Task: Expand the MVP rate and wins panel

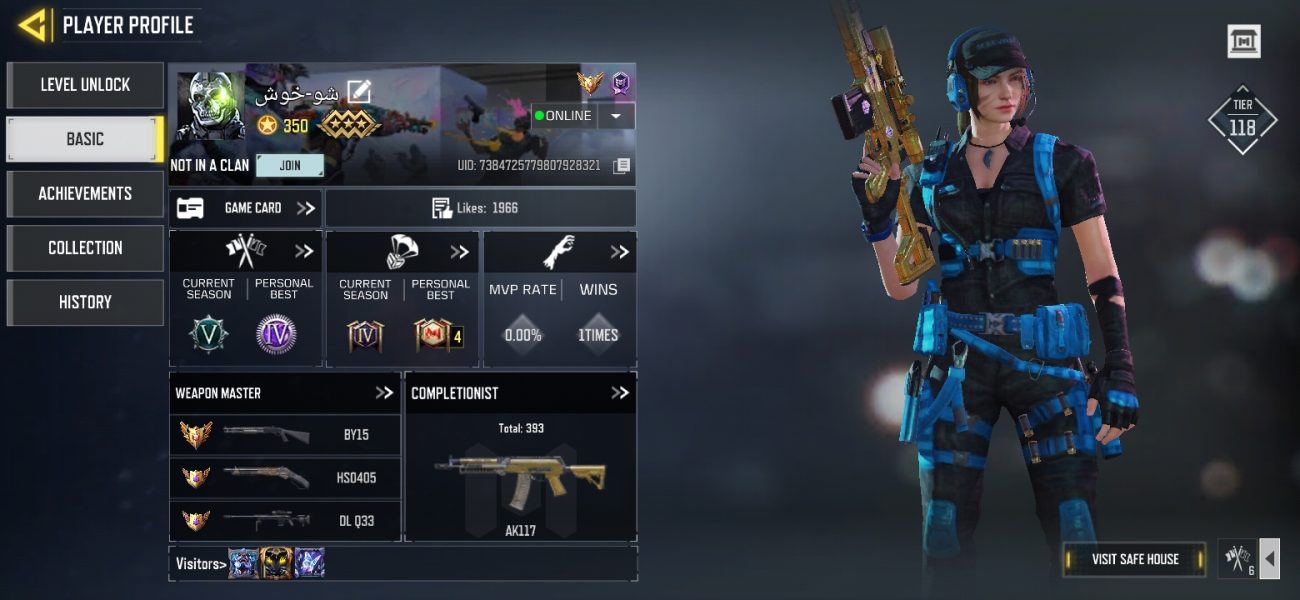Action: (620, 251)
